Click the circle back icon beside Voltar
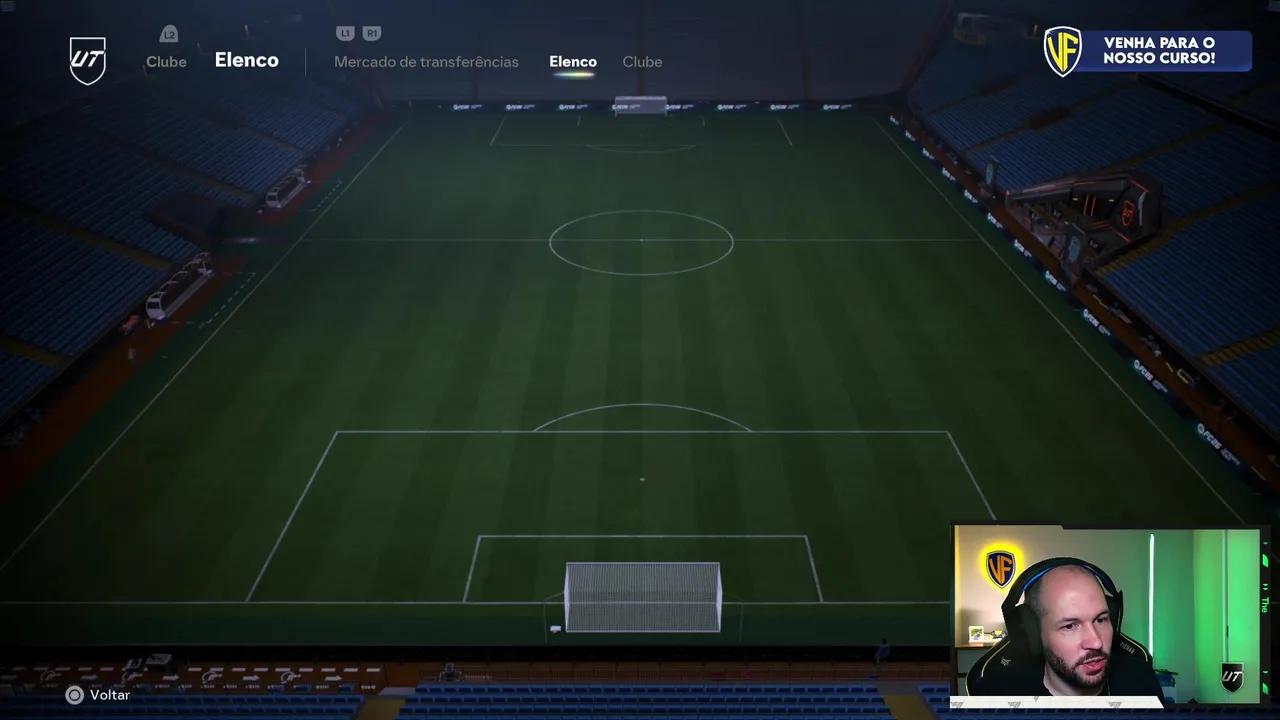Viewport: 1280px width, 720px height. [x=75, y=695]
